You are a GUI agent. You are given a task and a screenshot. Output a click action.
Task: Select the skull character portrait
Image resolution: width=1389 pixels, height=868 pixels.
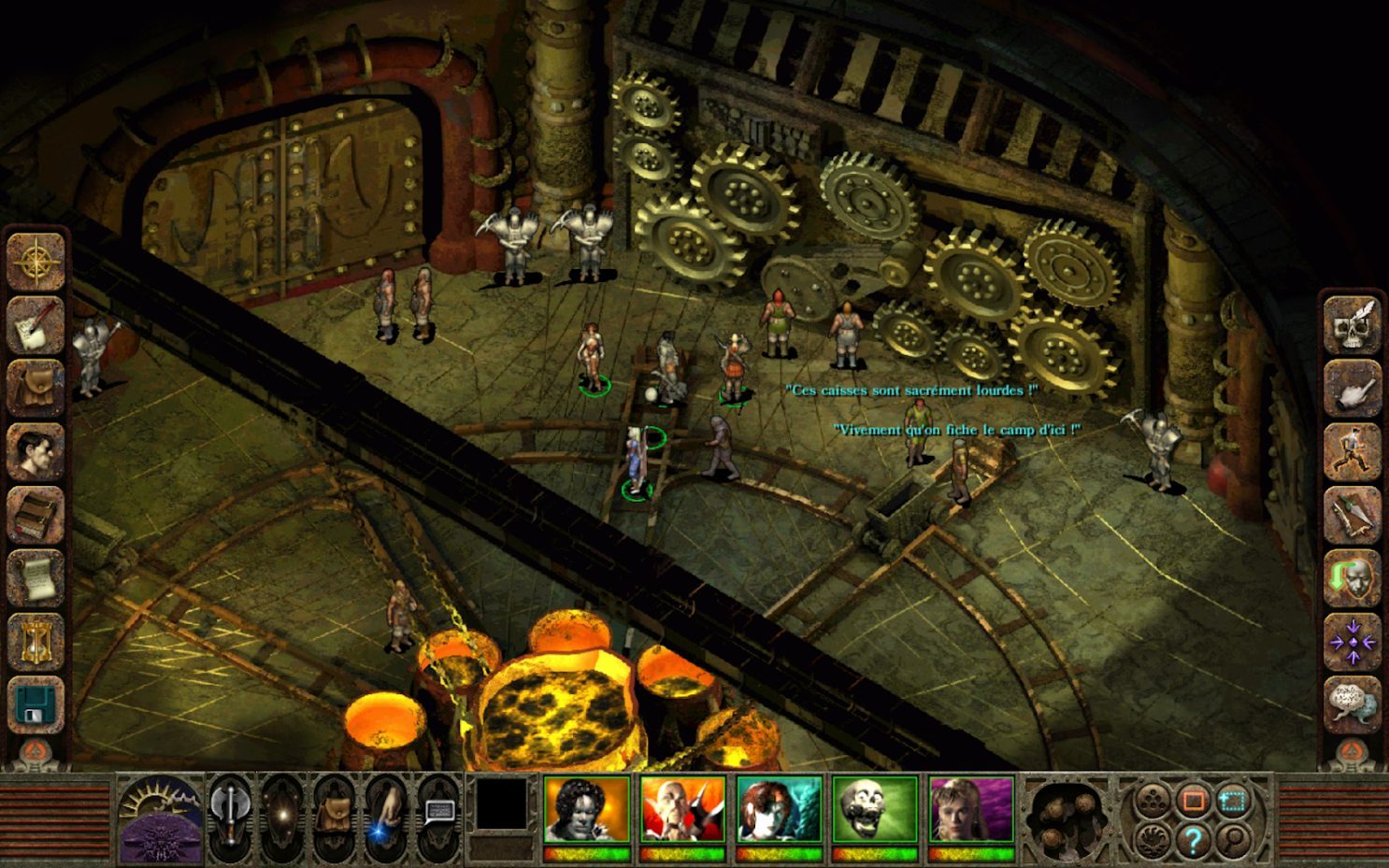875,810
